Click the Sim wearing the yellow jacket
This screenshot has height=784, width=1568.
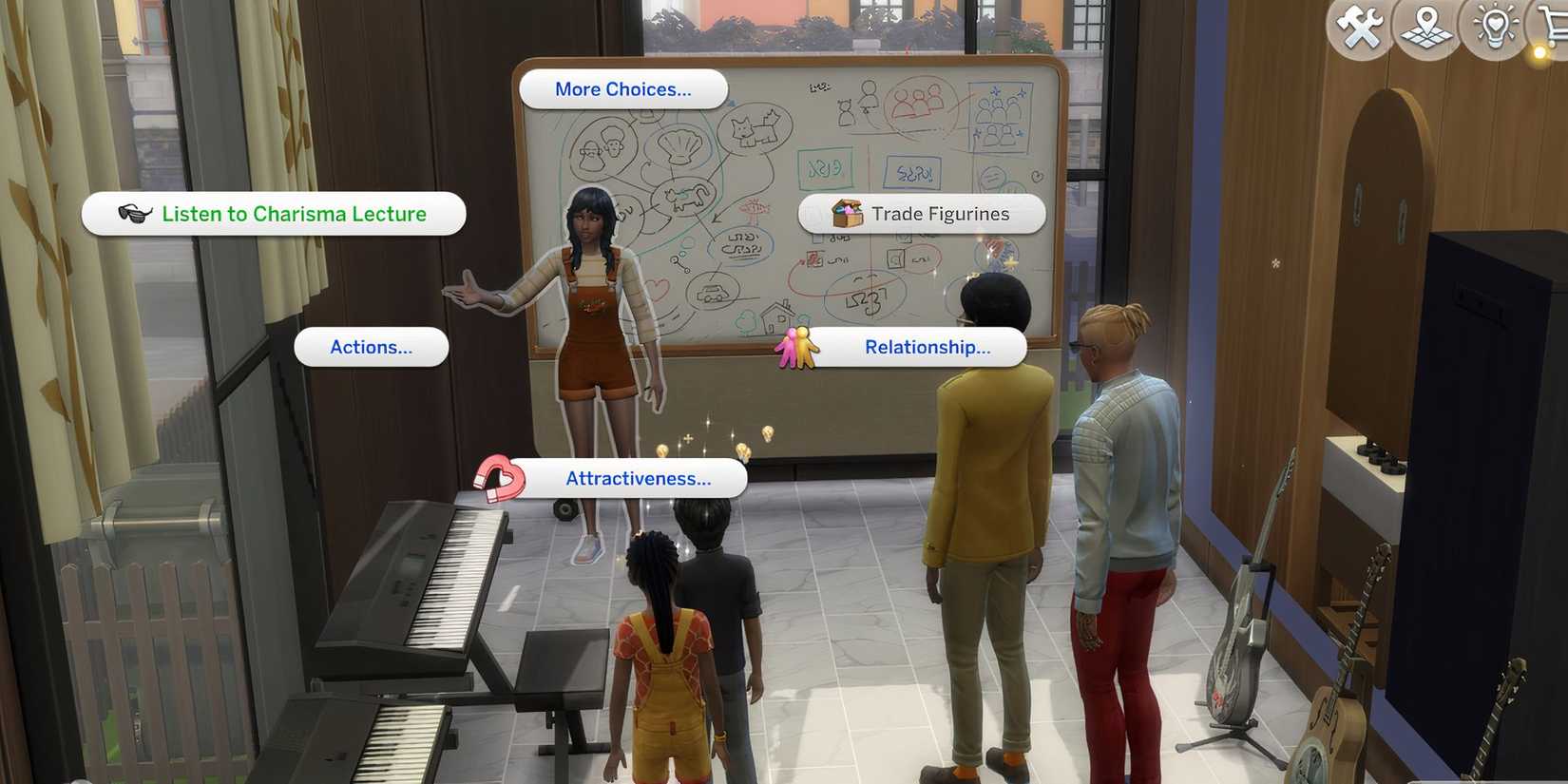click(x=988, y=456)
